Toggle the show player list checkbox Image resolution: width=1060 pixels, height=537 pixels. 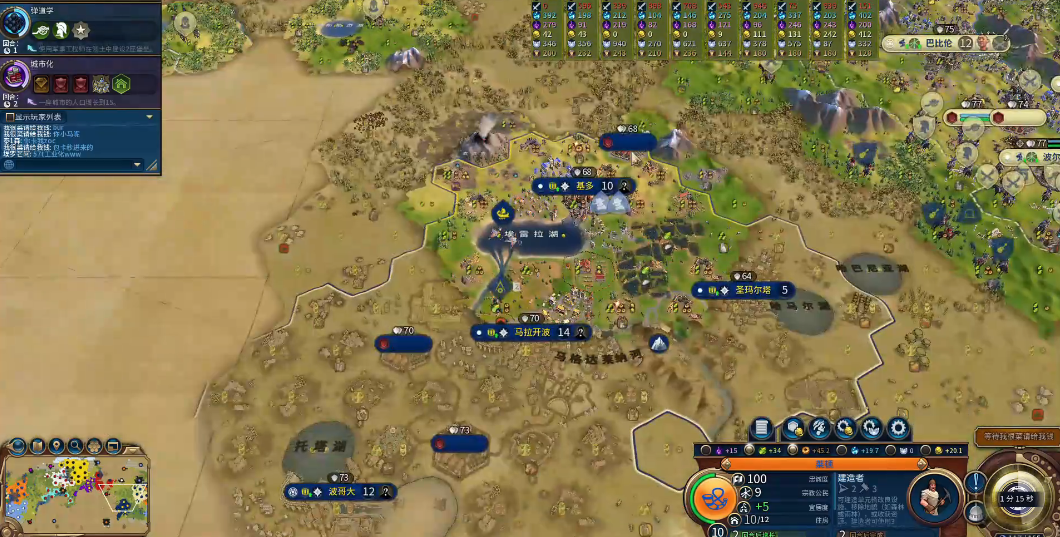click(x=9, y=117)
